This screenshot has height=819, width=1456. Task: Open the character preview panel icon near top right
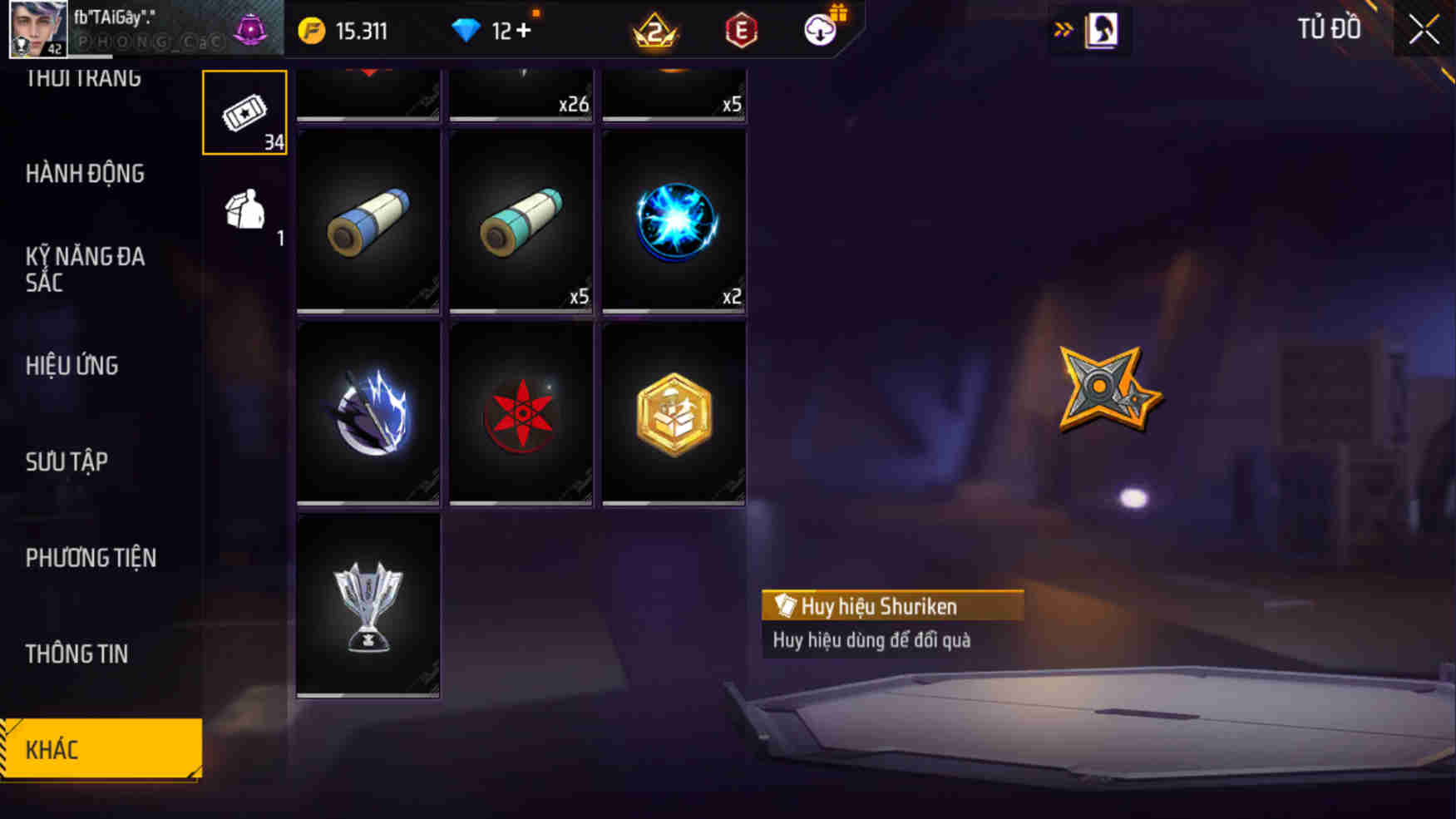pyautogui.click(x=1100, y=27)
